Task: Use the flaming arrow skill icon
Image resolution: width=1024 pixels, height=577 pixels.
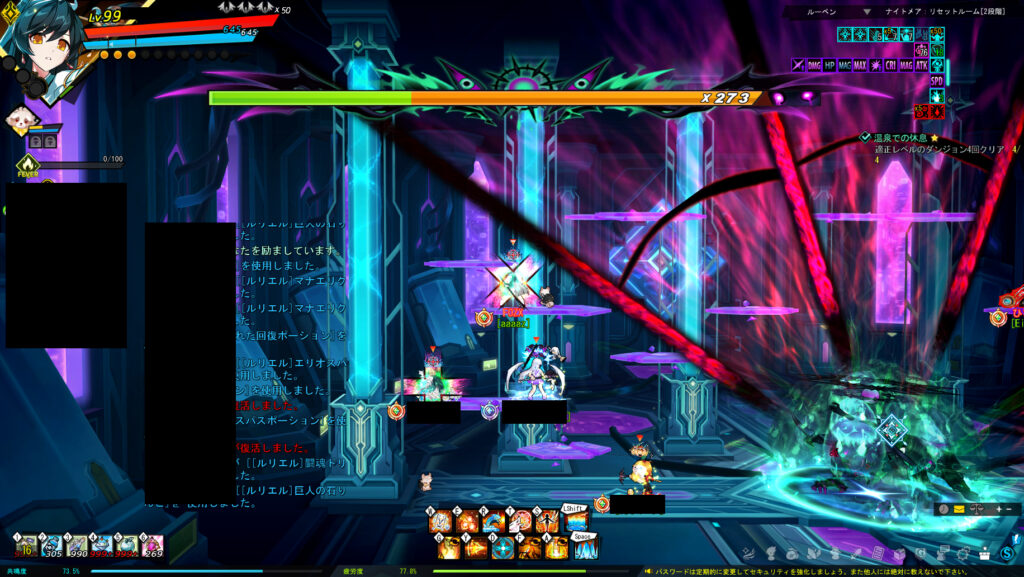Action: coord(475,548)
